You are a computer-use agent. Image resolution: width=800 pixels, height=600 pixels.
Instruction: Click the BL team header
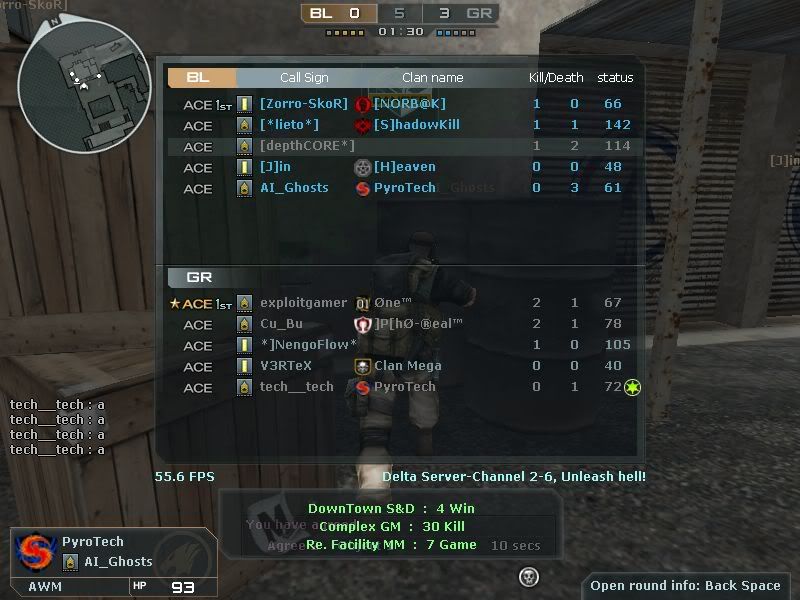198,77
